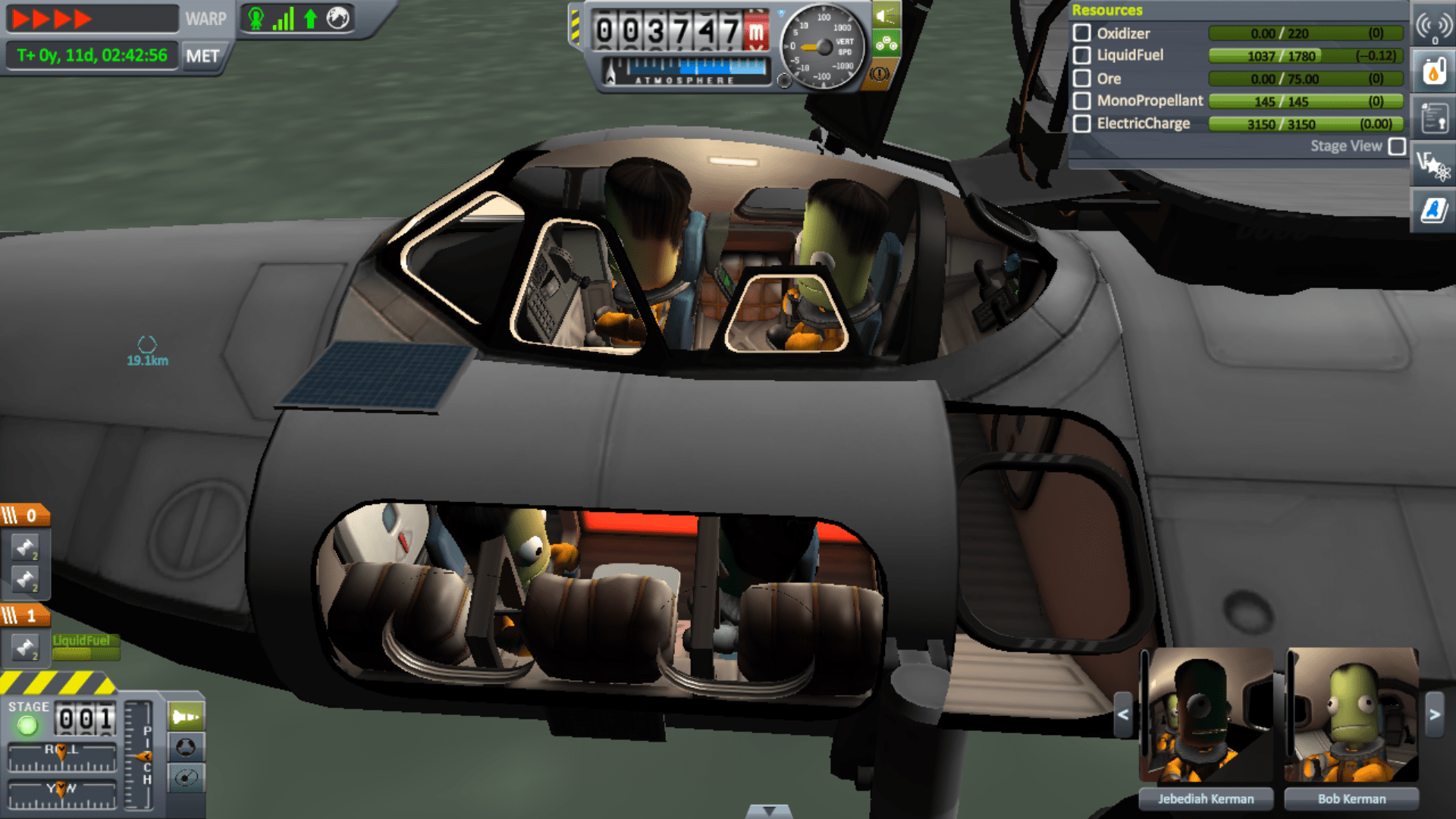Switch to staging mode with rocket icon
Viewport: 1456px width, 819px height.
tap(187, 714)
